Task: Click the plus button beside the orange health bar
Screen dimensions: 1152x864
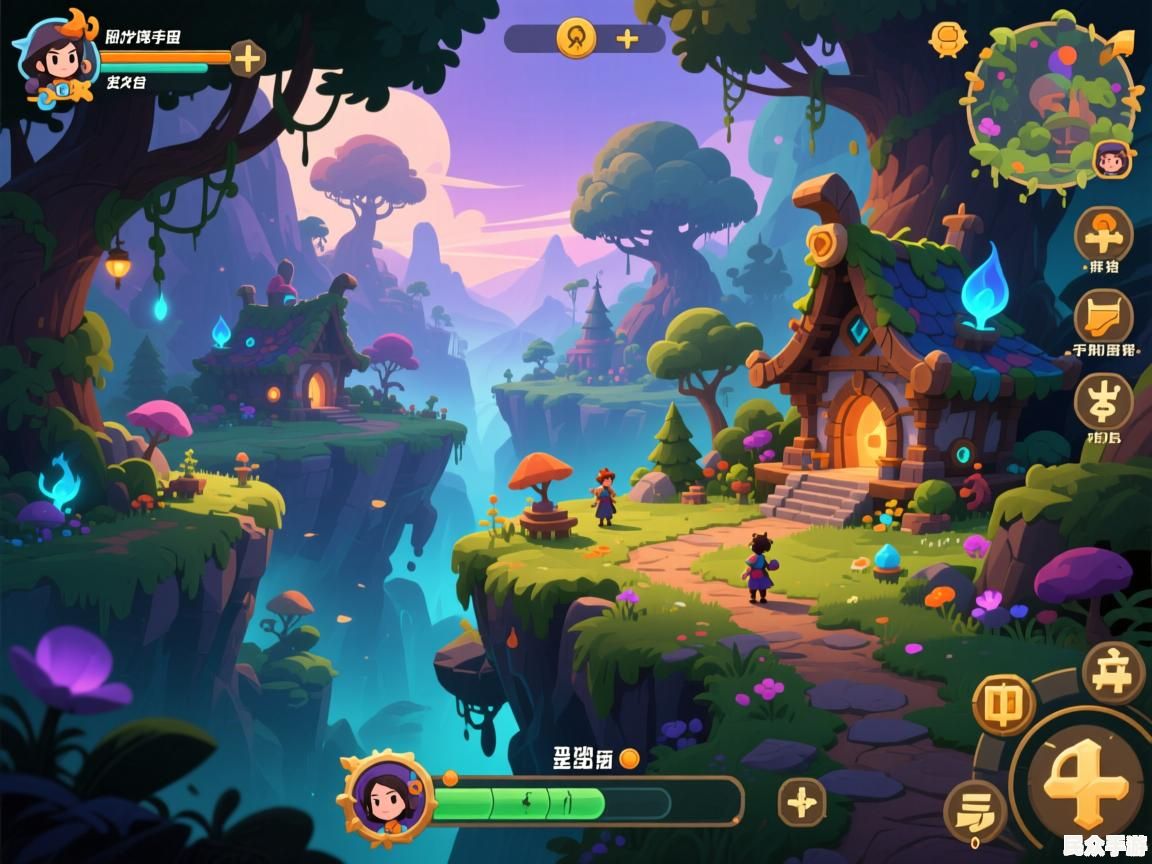Action: click(x=247, y=59)
